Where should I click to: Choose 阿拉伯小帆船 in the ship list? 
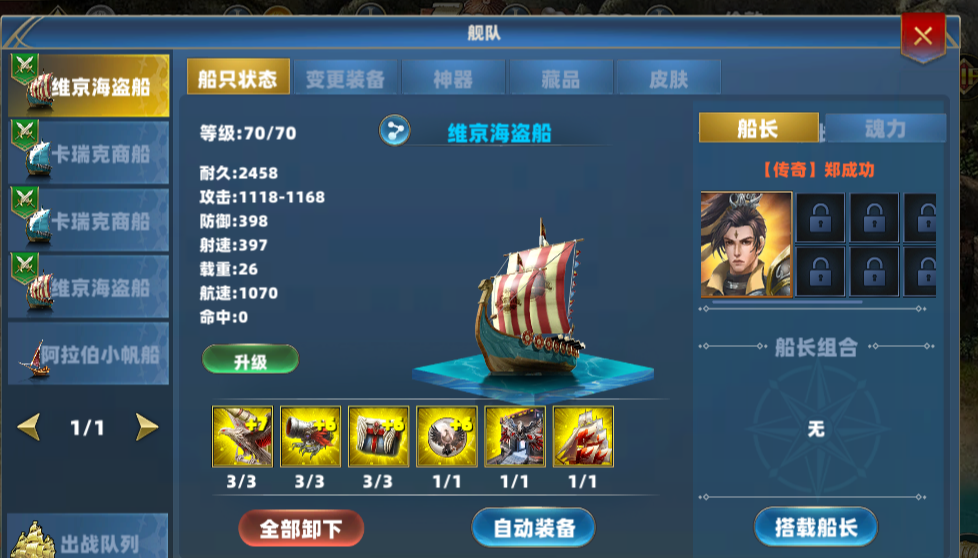point(88,354)
